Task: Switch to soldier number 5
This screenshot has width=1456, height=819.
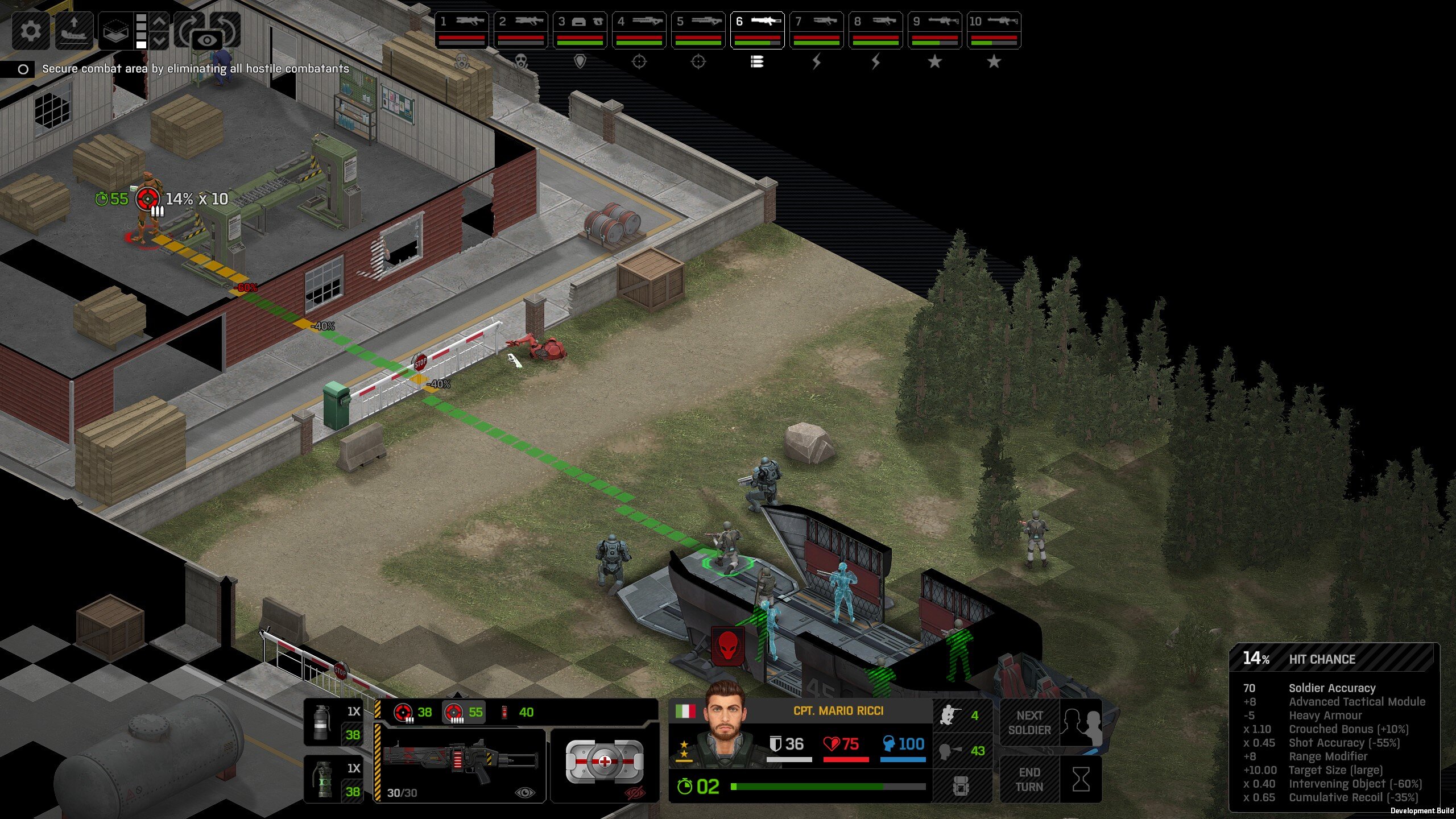Action: point(698,30)
